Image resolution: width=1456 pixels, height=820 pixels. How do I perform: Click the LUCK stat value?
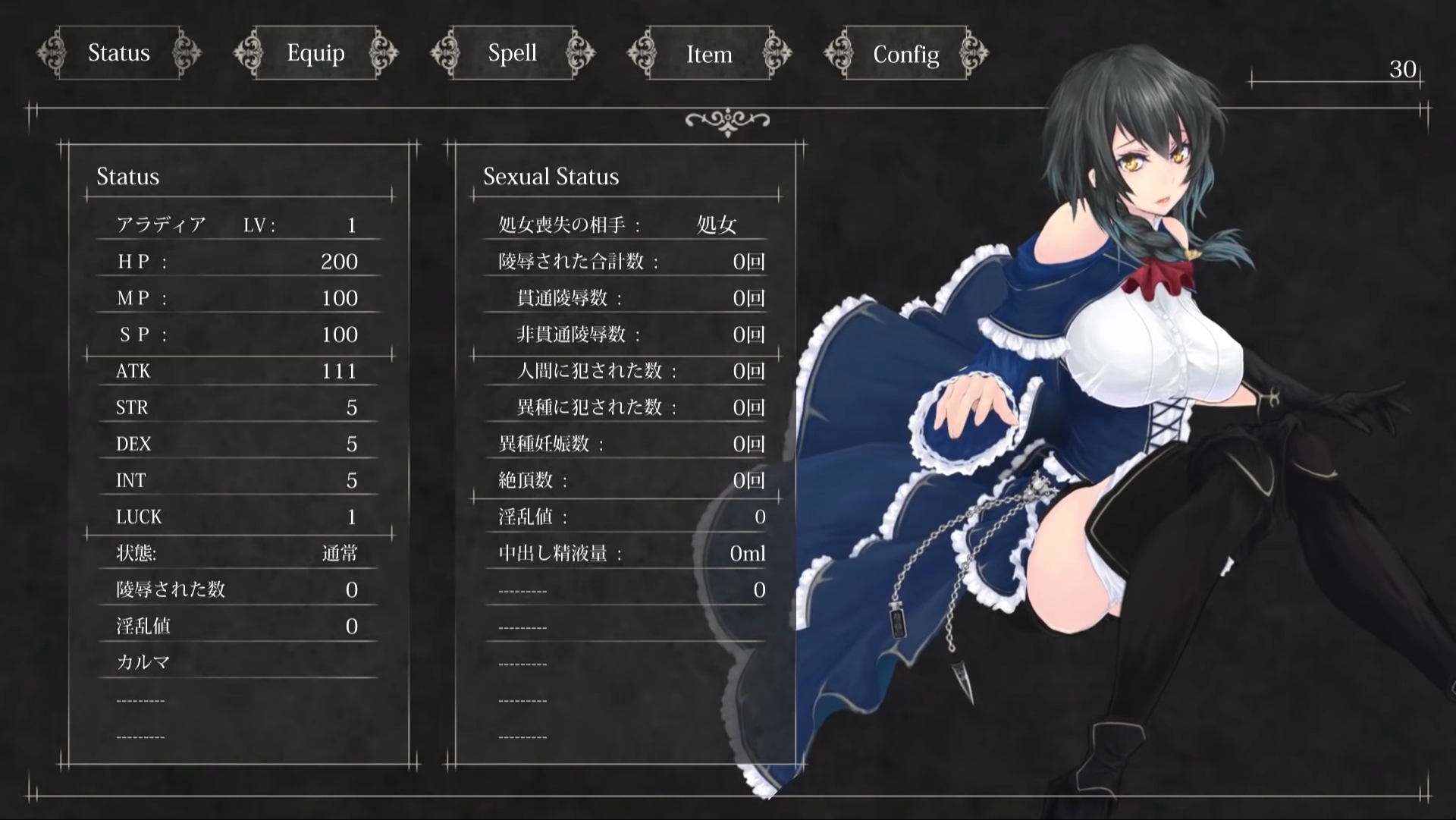pos(351,517)
